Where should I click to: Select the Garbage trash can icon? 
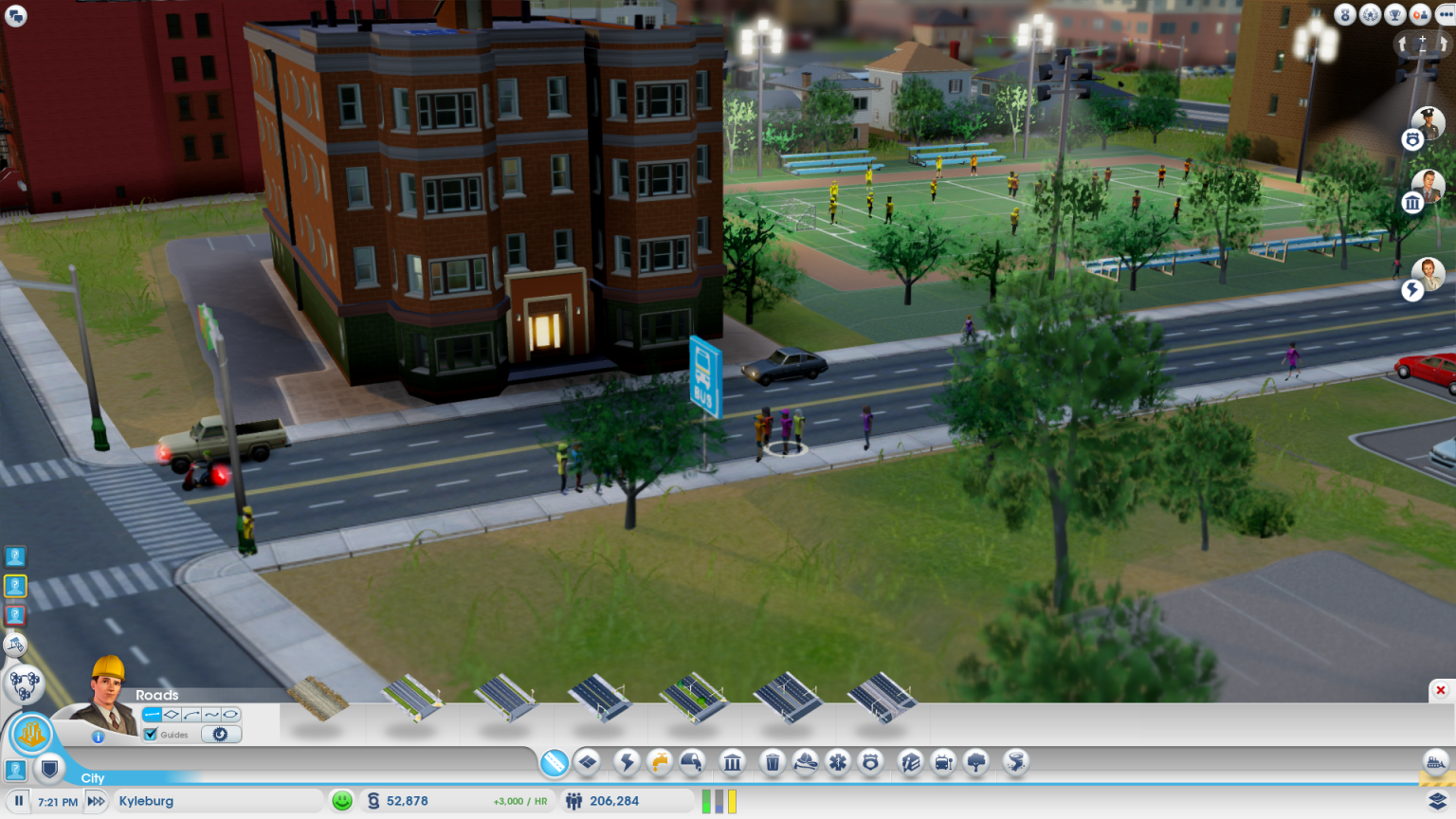pos(773,761)
